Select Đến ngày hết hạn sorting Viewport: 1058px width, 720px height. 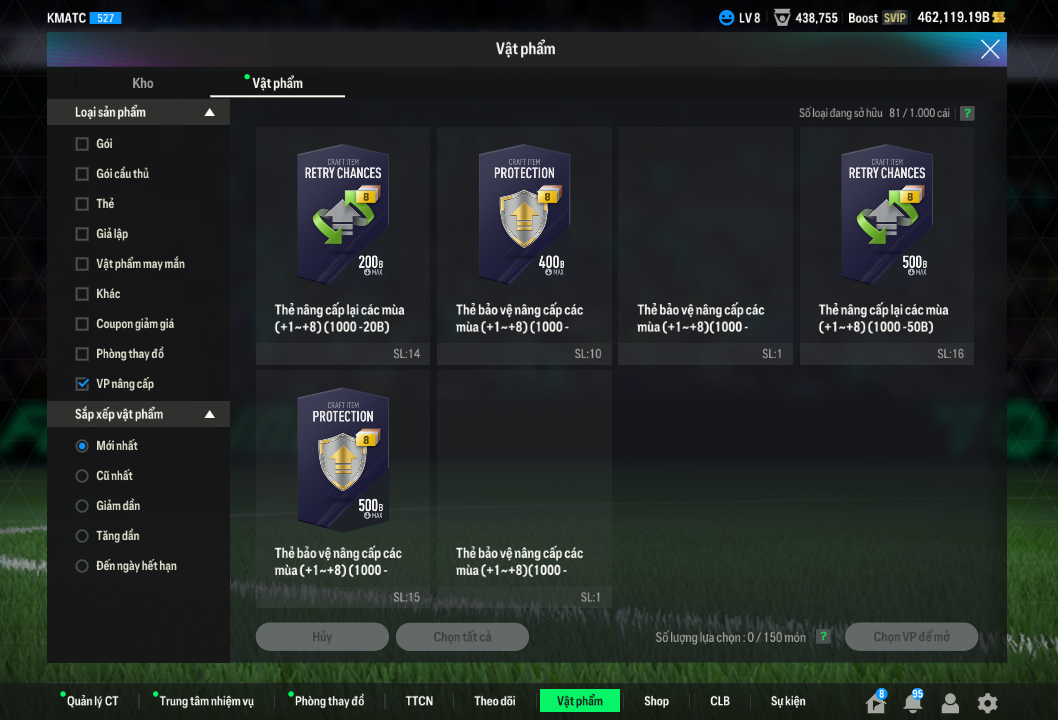(82, 566)
